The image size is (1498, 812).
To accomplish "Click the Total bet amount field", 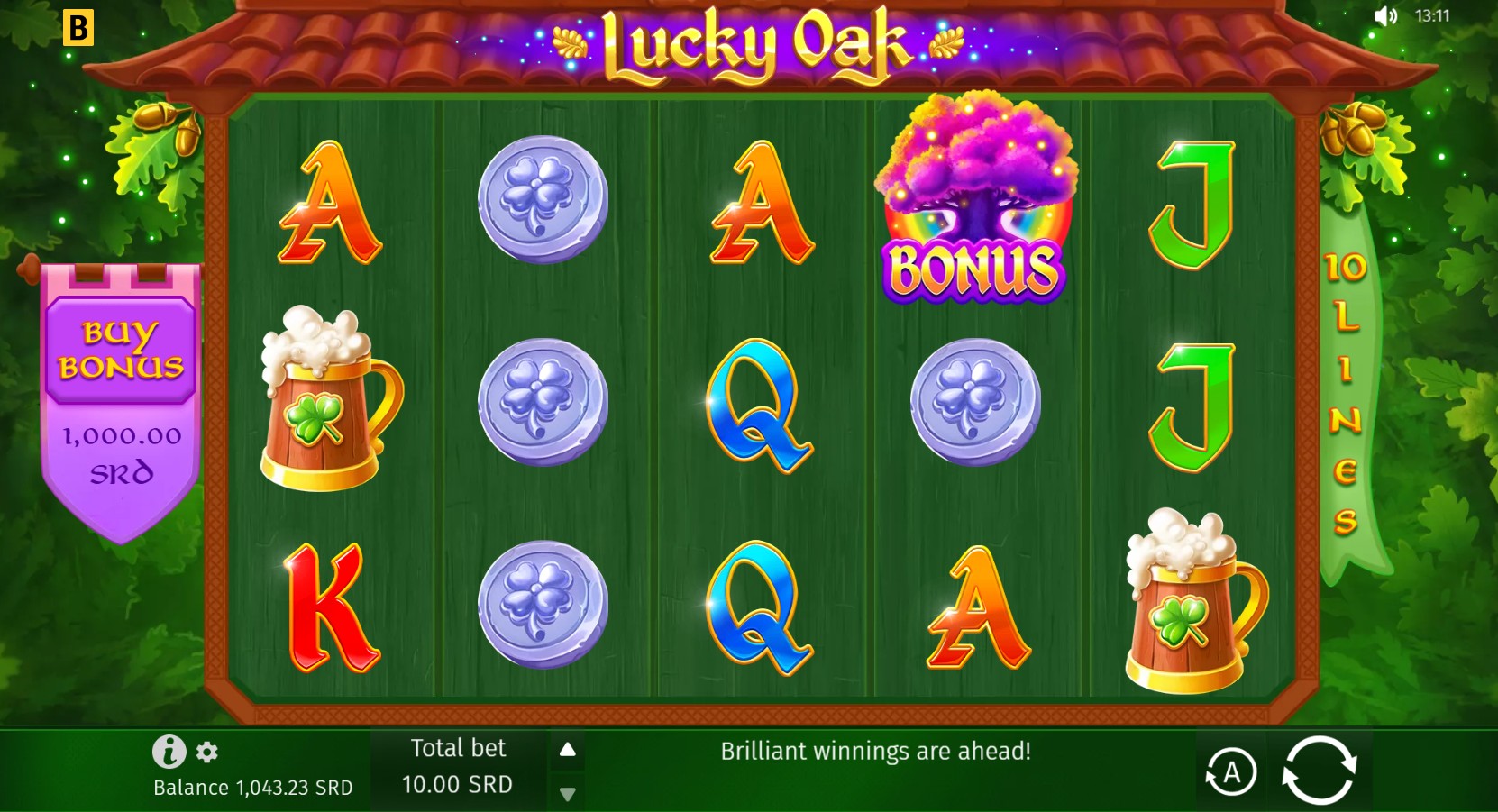I will pyautogui.click(x=458, y=784).
